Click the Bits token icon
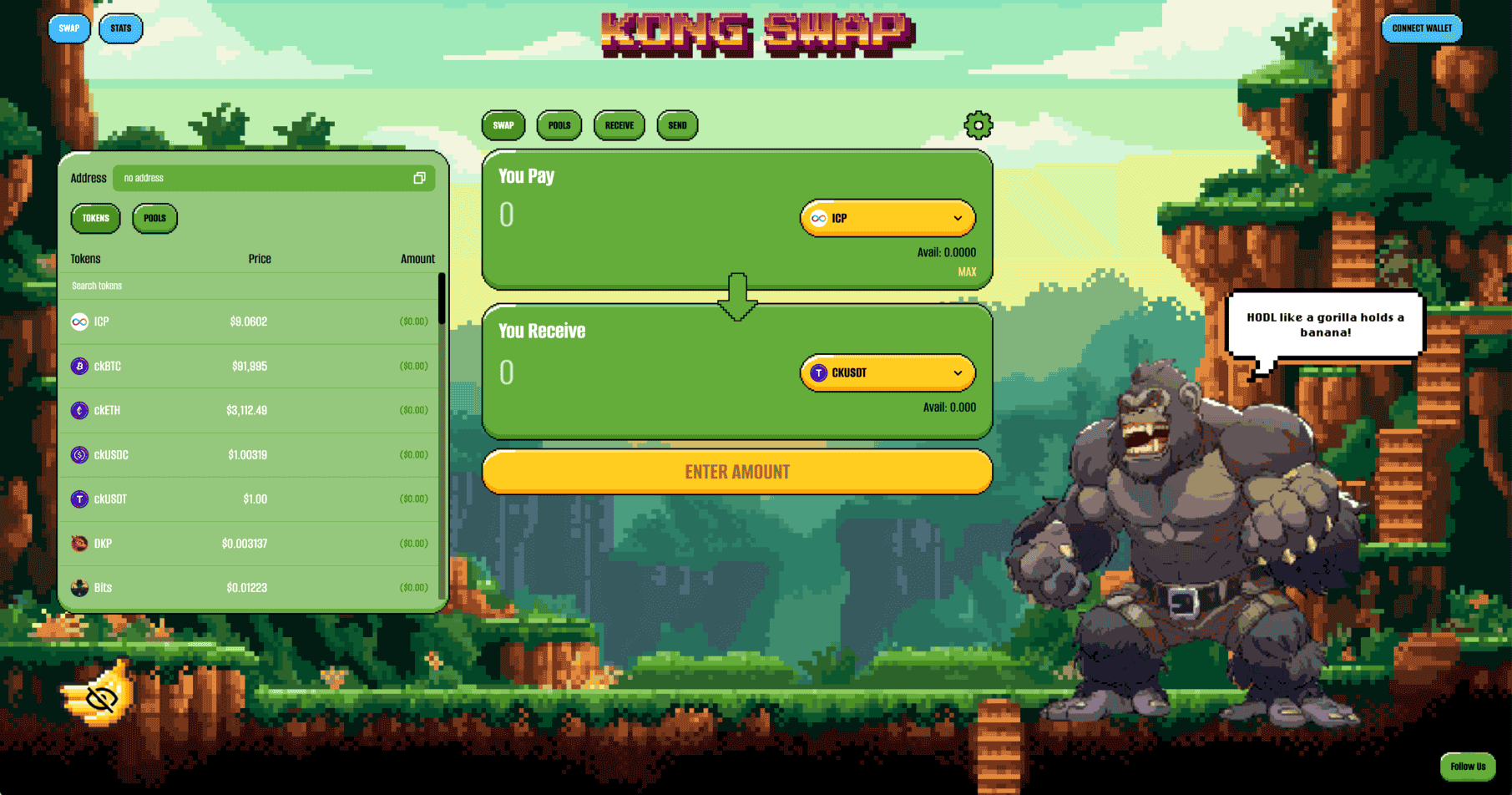 pos(79,587)
